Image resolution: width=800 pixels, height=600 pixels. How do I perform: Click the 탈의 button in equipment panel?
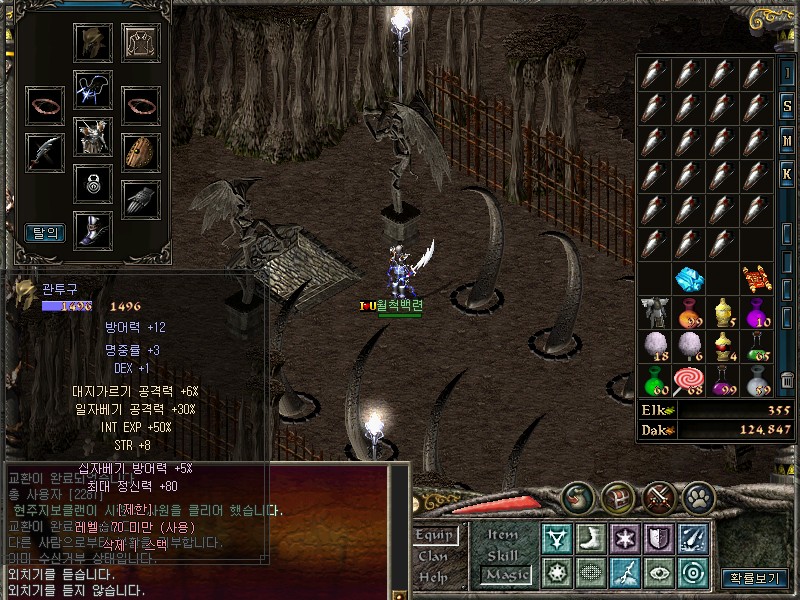click(x=45, y=232)
